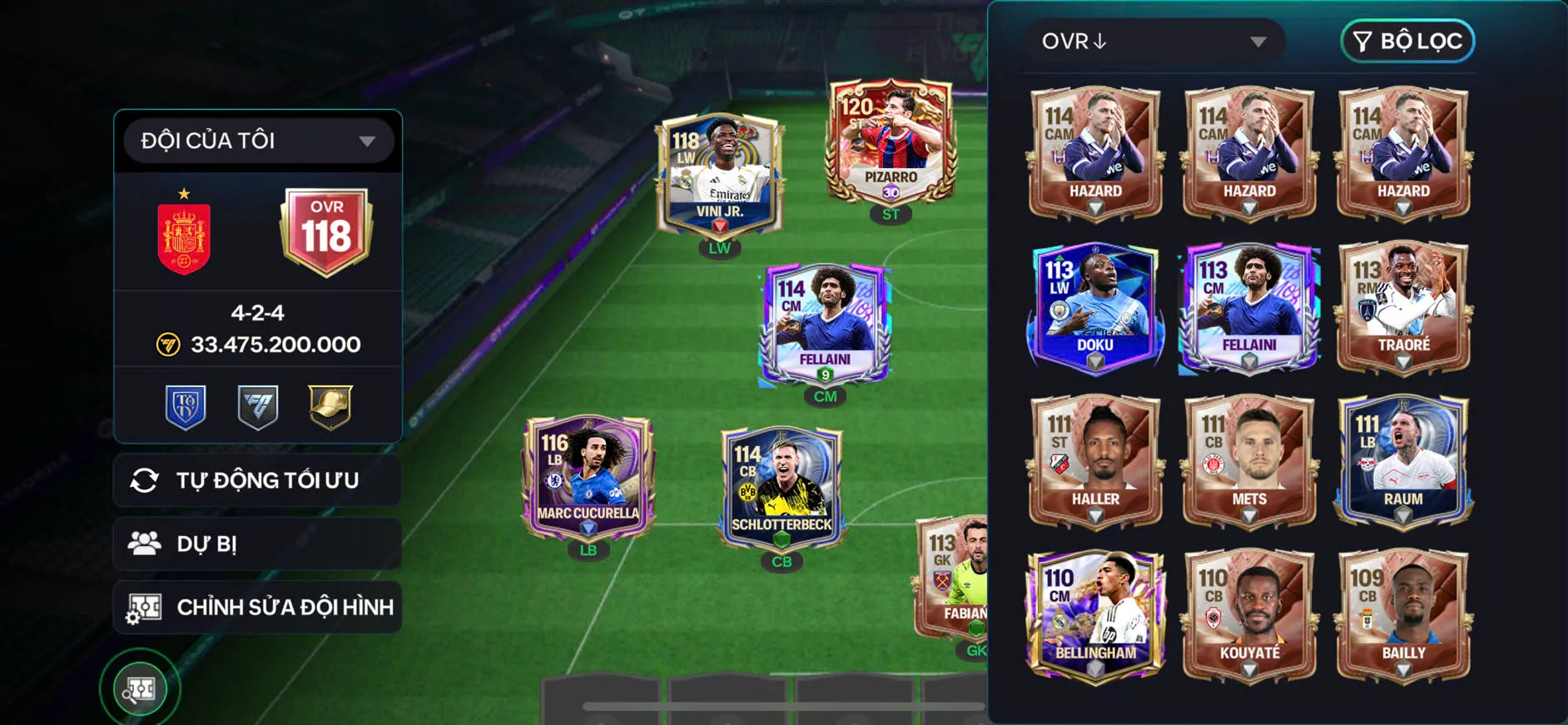Open the Đội Của Tôi team dropdown
This screenshot has height=725, width=1568.
tap(258, 141)
